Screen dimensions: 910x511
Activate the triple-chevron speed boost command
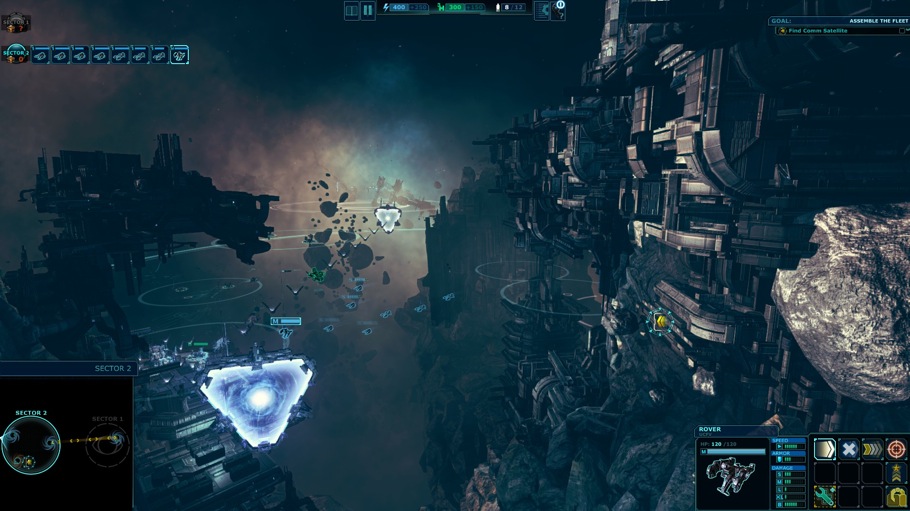click(x=873, y=449)
